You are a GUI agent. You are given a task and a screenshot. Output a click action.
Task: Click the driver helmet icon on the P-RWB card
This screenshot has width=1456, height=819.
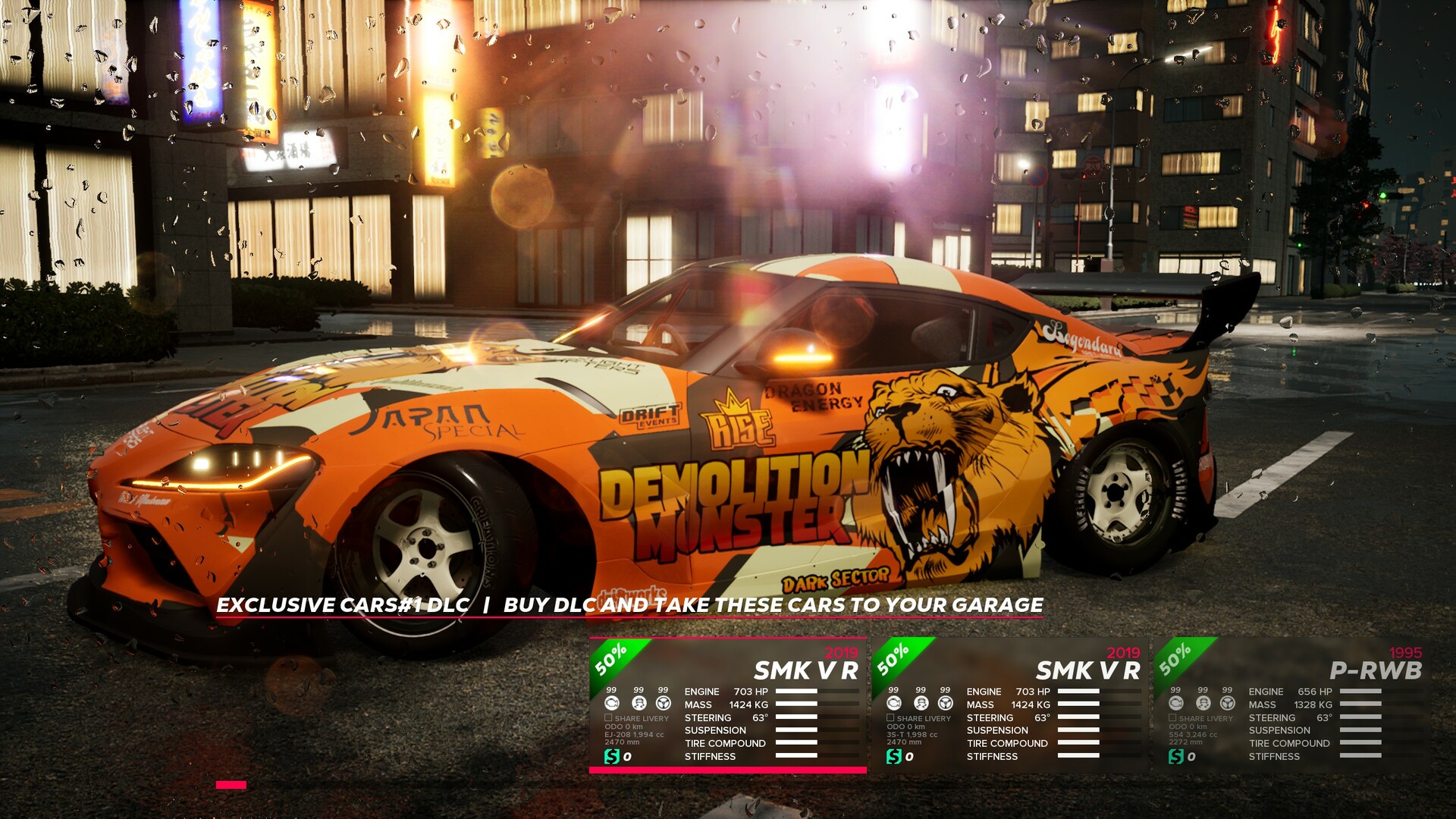coord(1203,703)
